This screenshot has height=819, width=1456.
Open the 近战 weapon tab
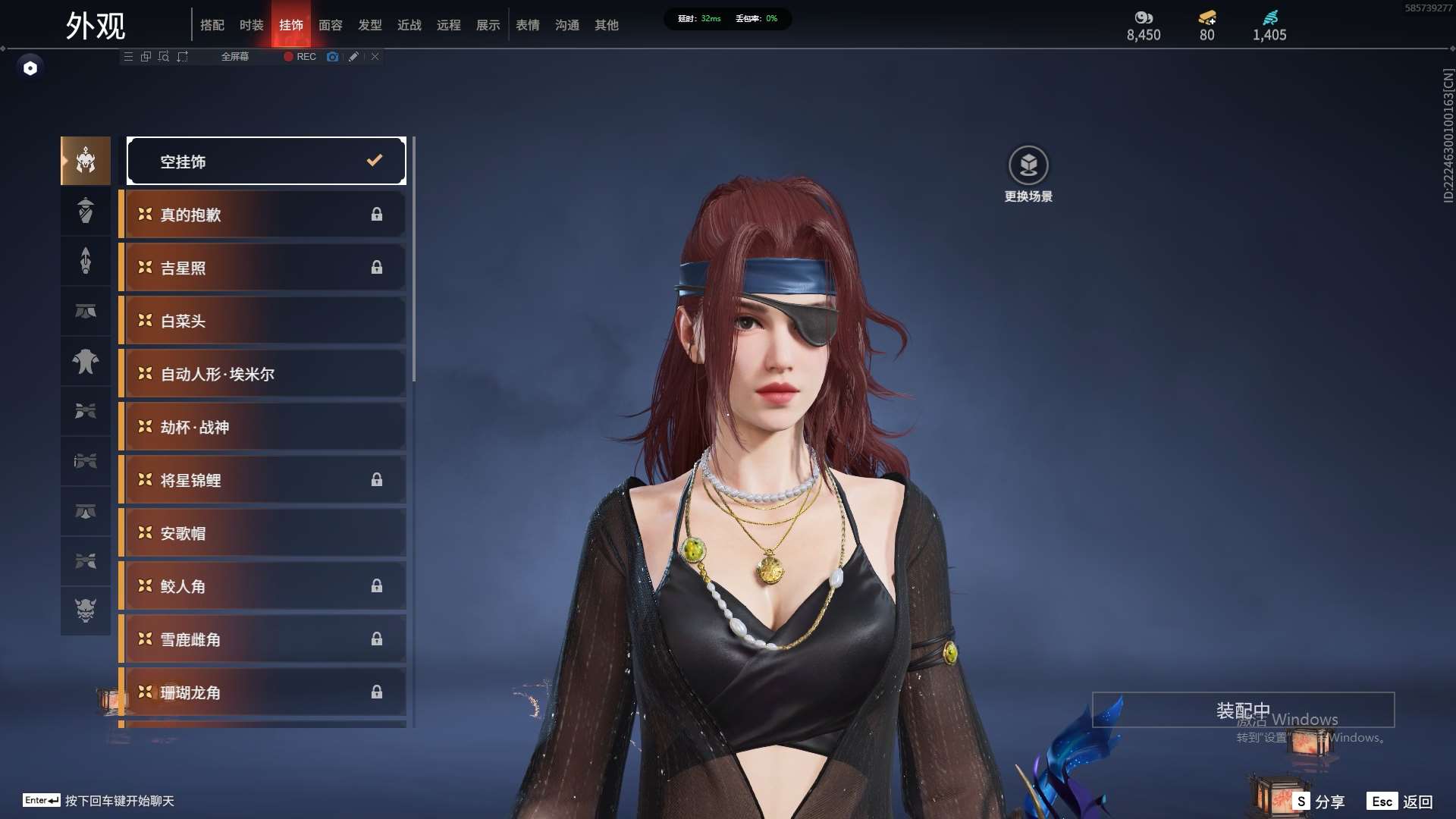point(409,25)
